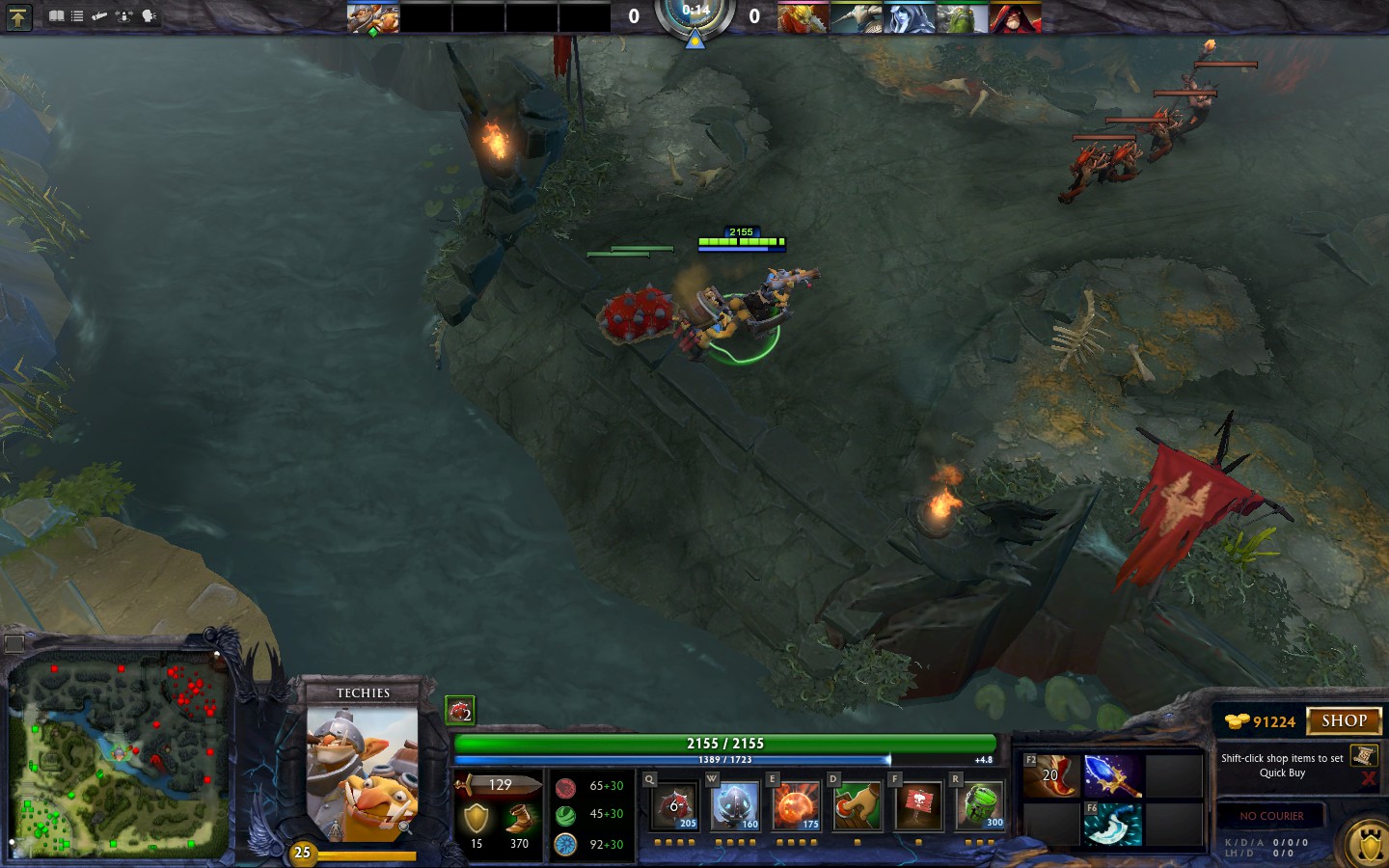Click the large Techies hero portrait
The height and width of the screenshot is (868, 1389).
click(362, 772)
